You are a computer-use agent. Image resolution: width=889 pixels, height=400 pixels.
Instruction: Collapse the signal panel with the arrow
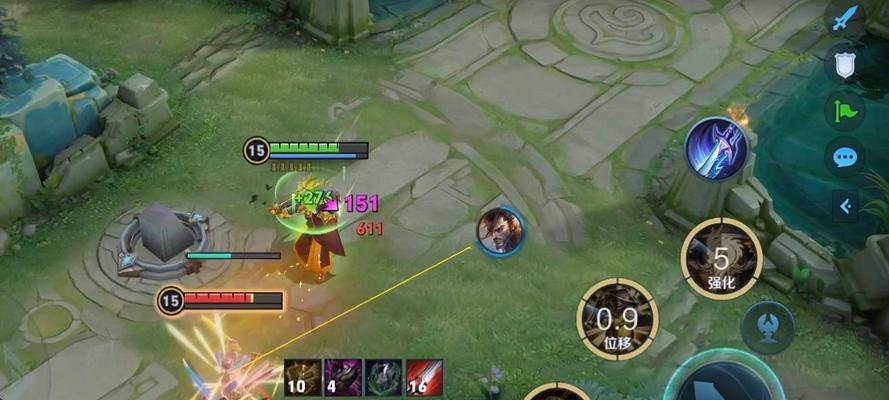[846, 206]
